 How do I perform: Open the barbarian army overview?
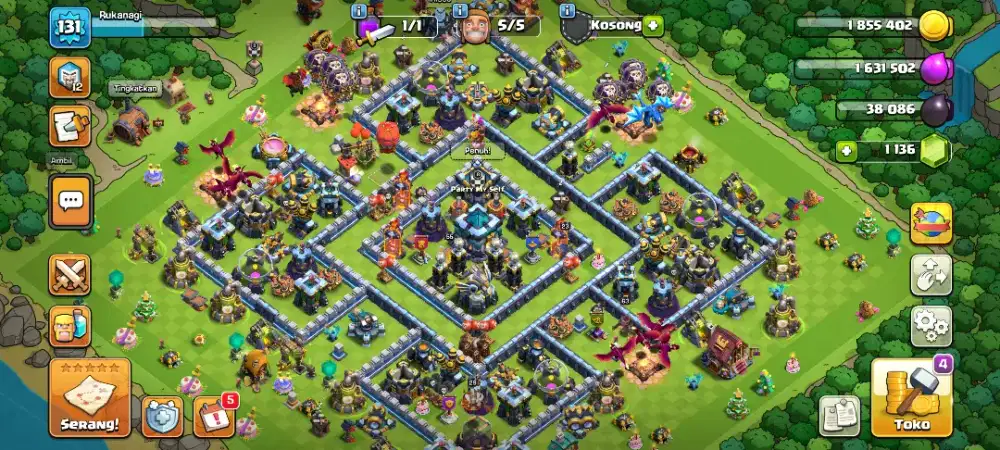pos(69,325)
